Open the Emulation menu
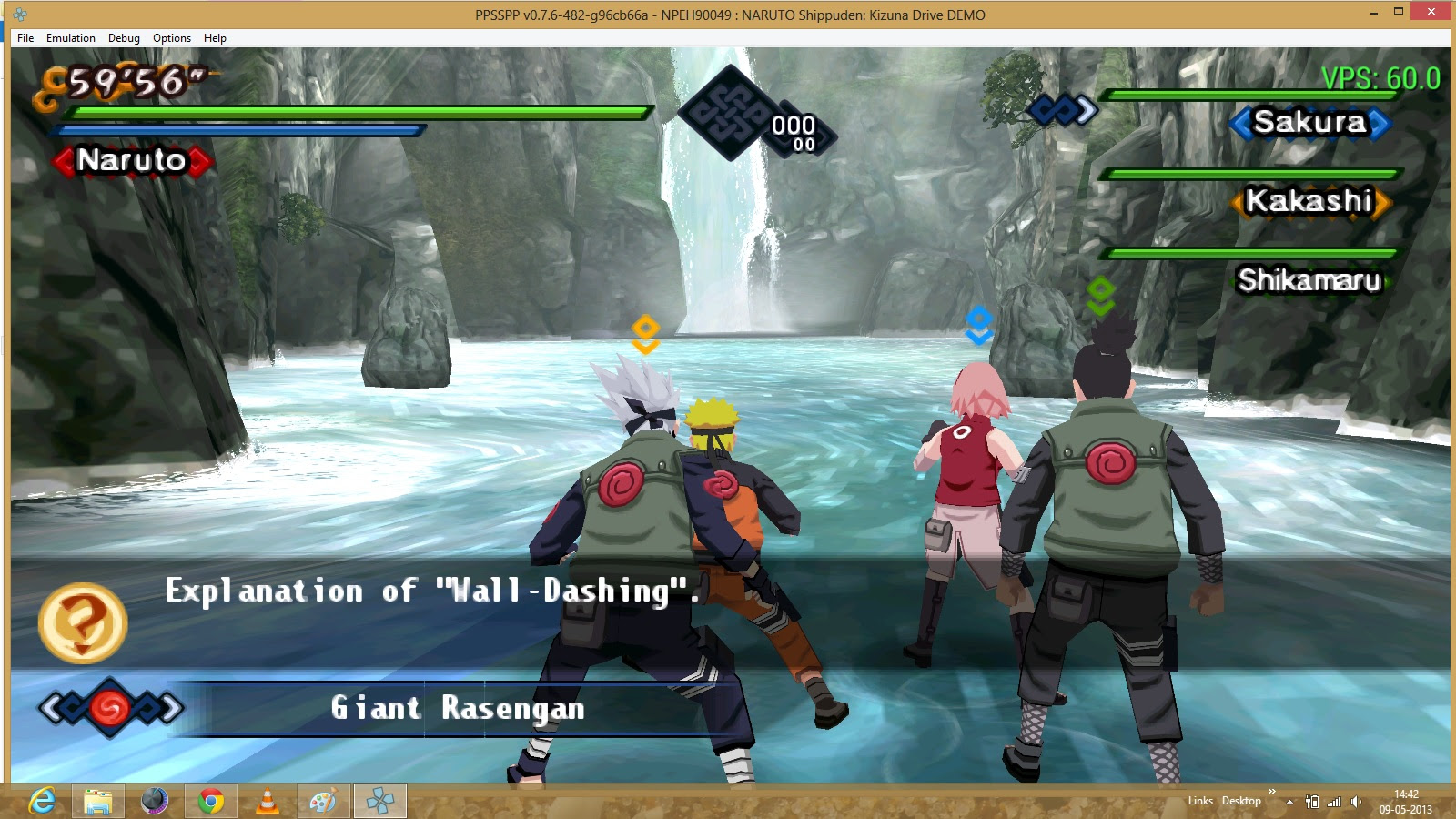Screen dimensions: 1456x819 pos(70,38)
